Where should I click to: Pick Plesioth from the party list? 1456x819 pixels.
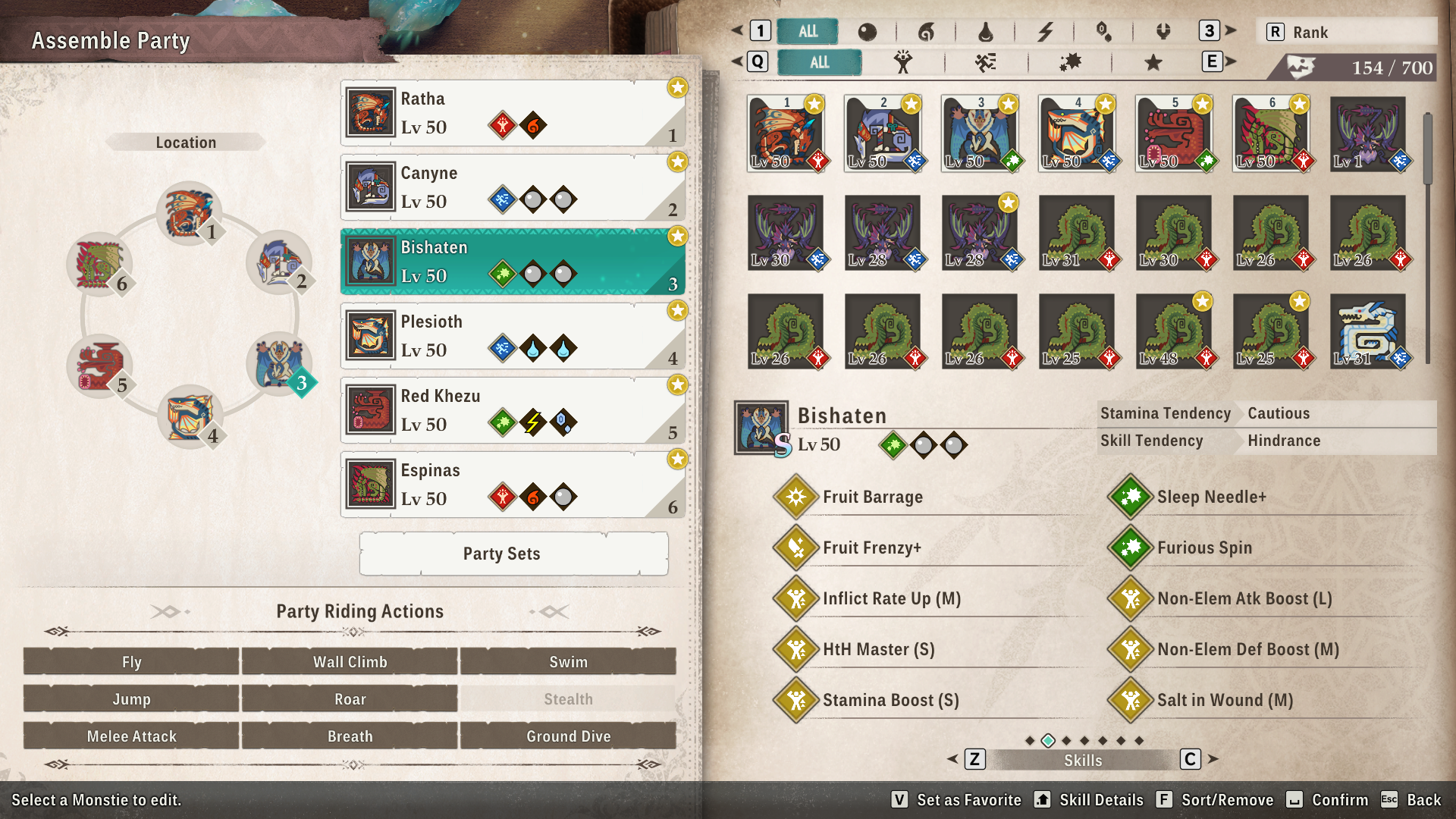pyautogui.click(x=513, y=336)
